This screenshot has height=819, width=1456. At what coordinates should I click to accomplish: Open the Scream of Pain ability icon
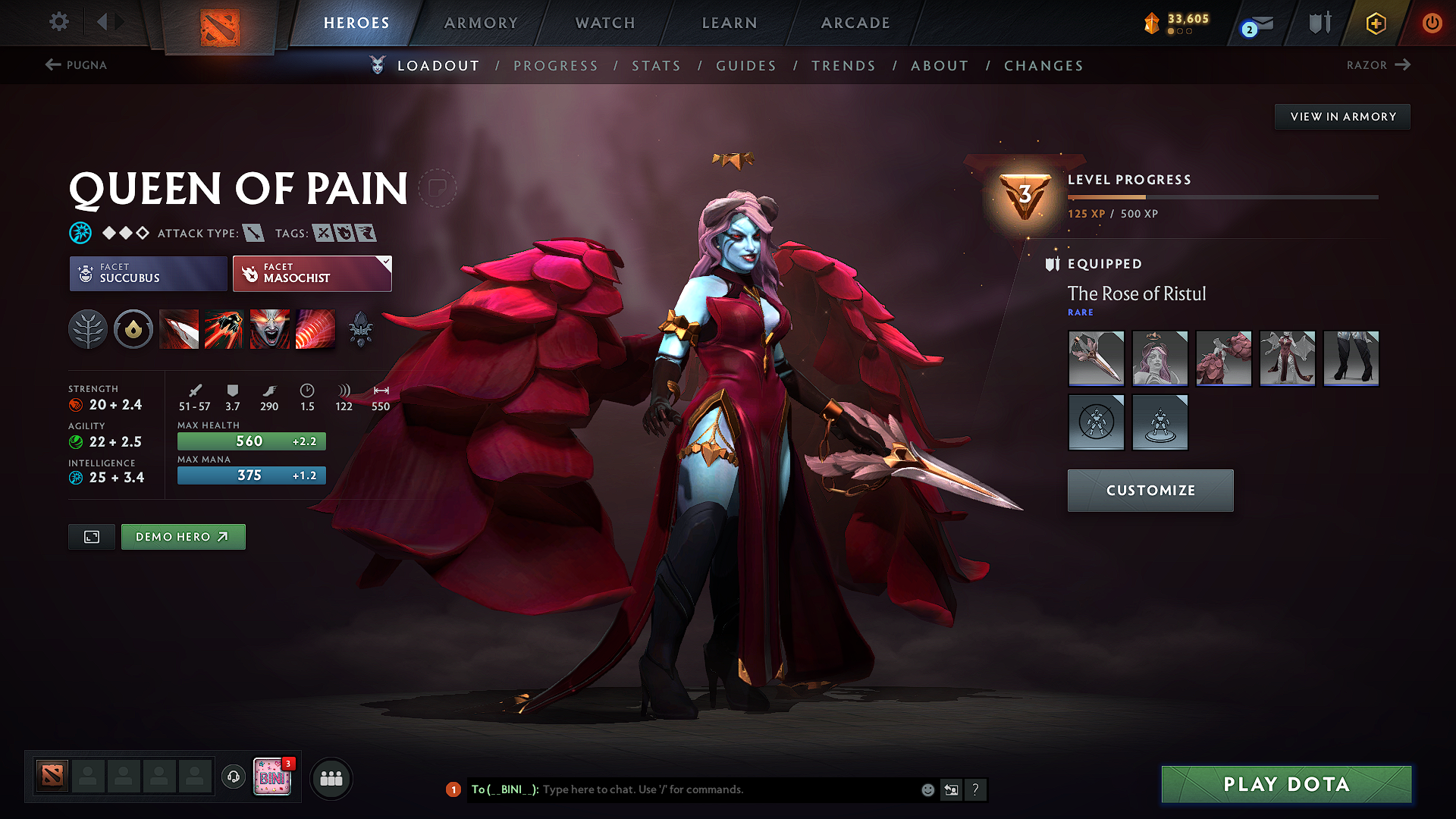pos(270,328)
